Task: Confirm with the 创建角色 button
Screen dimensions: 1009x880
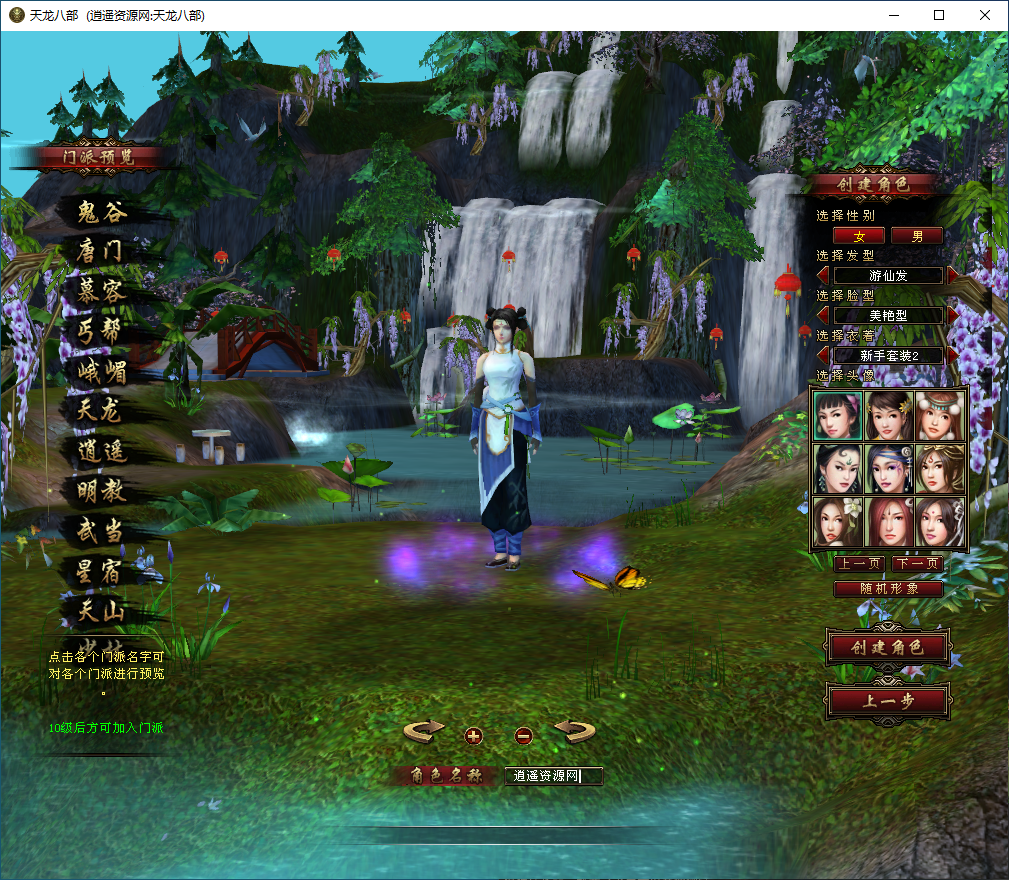Action: click(887, 647)
